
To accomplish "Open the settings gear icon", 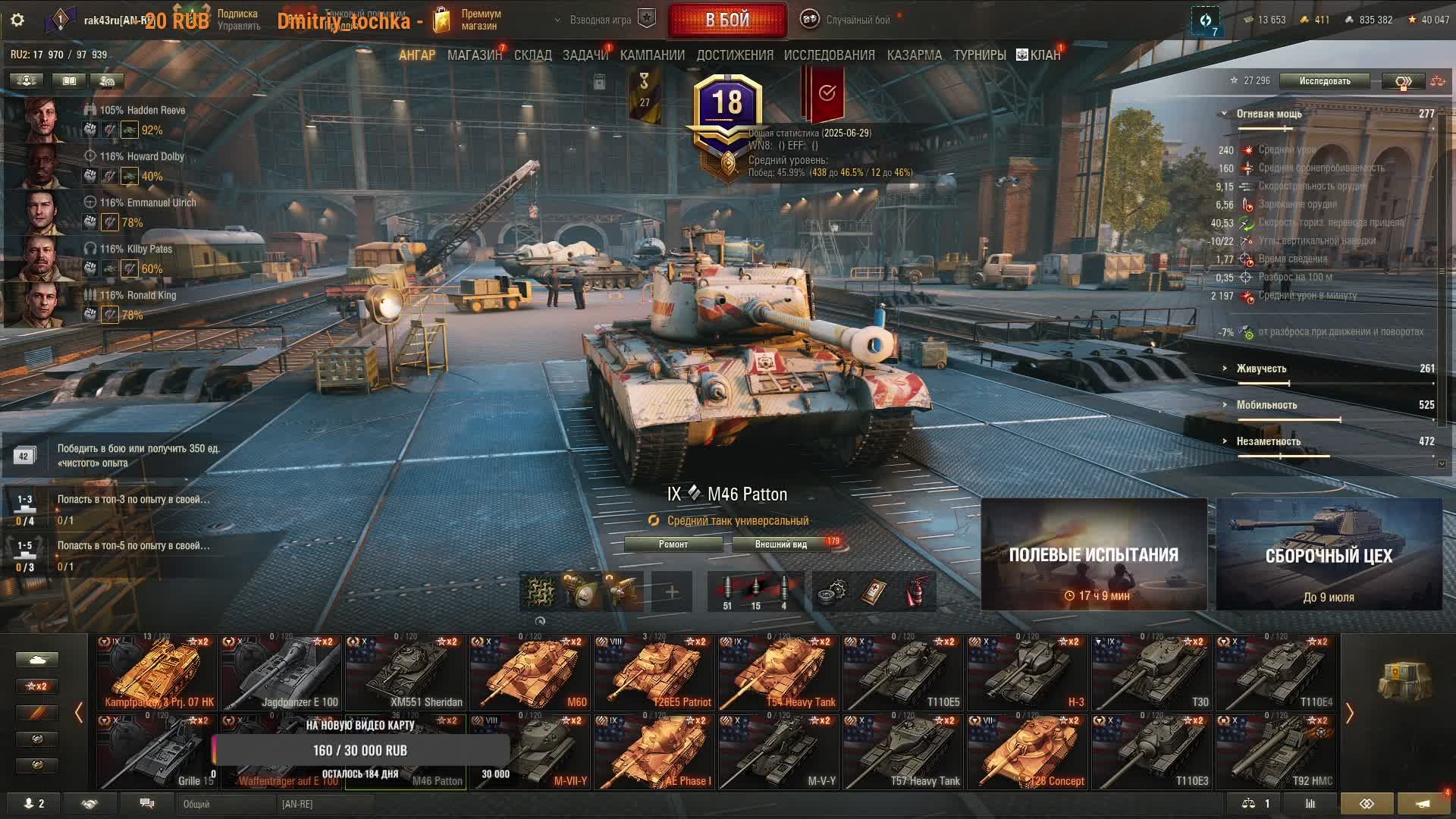I will [17, 20].
